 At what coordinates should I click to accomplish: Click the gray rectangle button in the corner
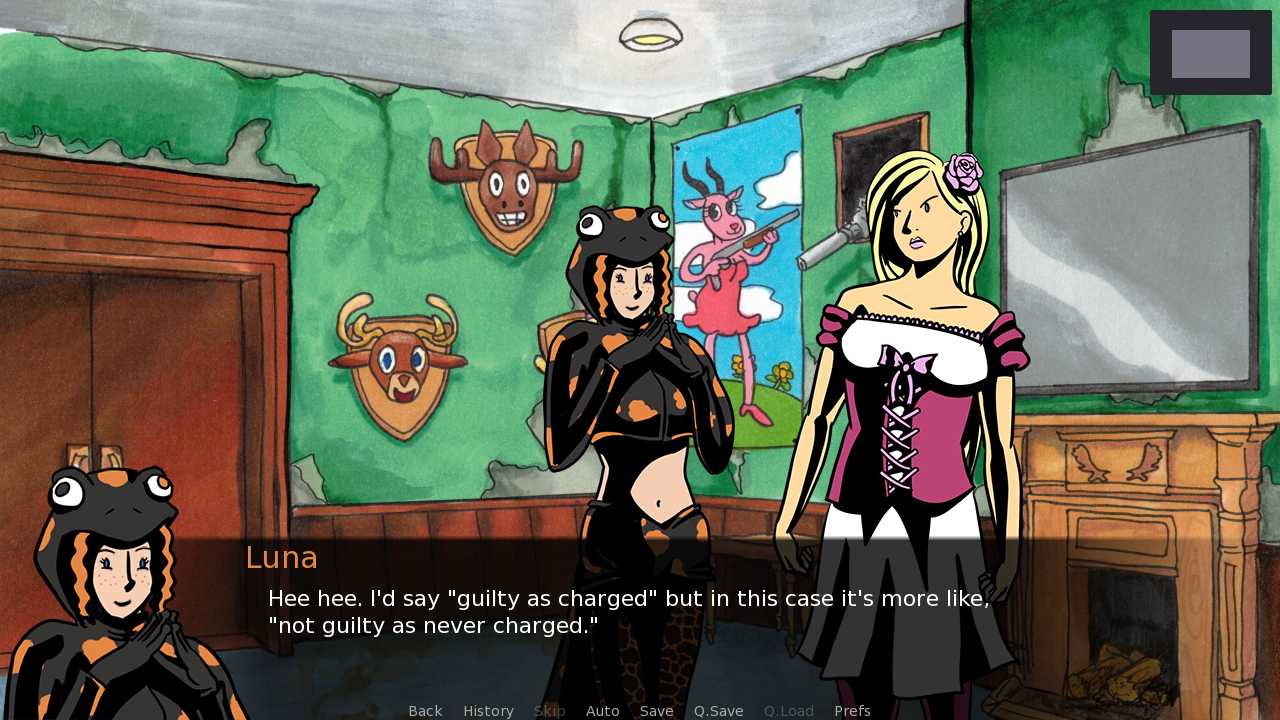(1210, 53)
